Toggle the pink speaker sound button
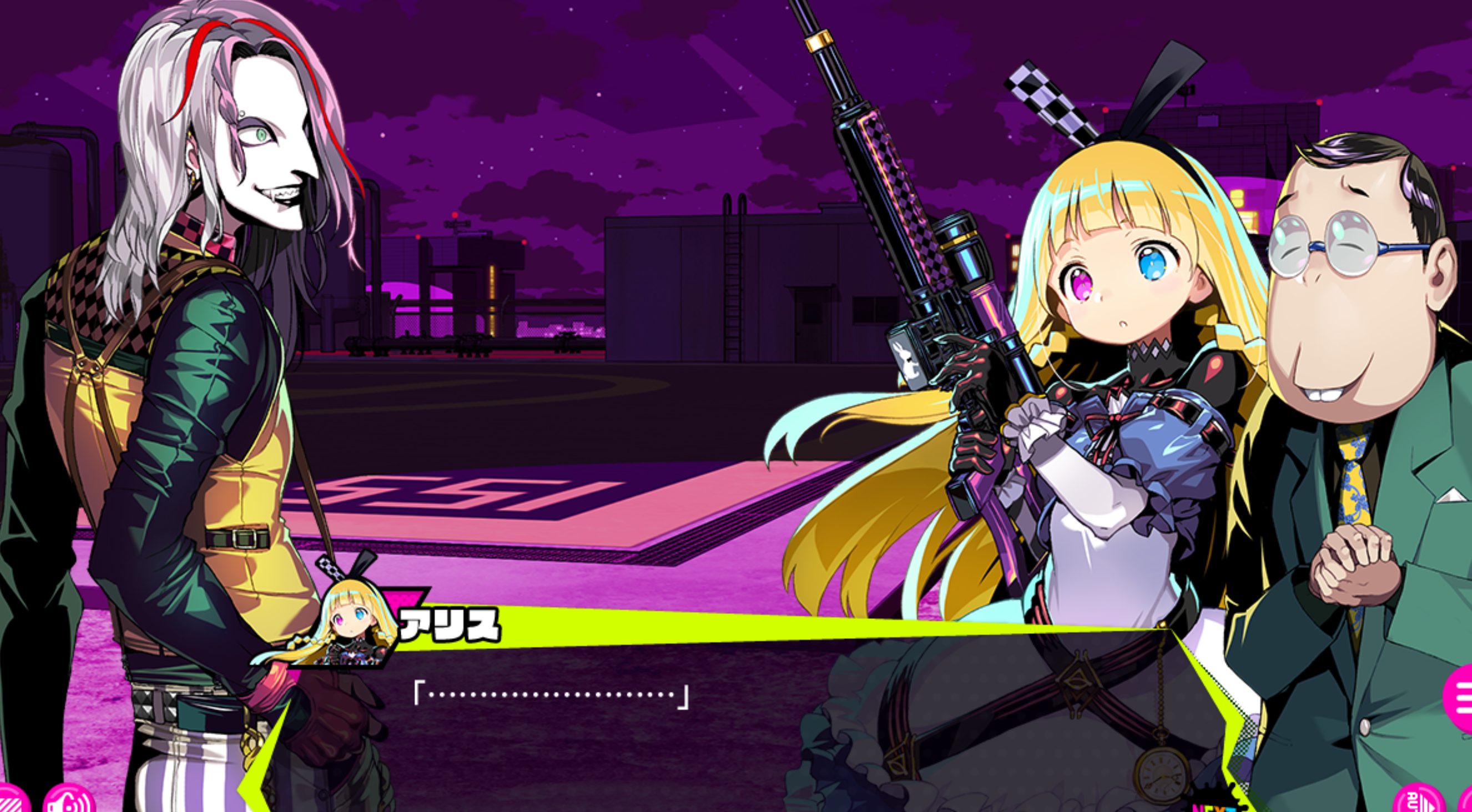The image size is (1472, 812). click(69, 801)
